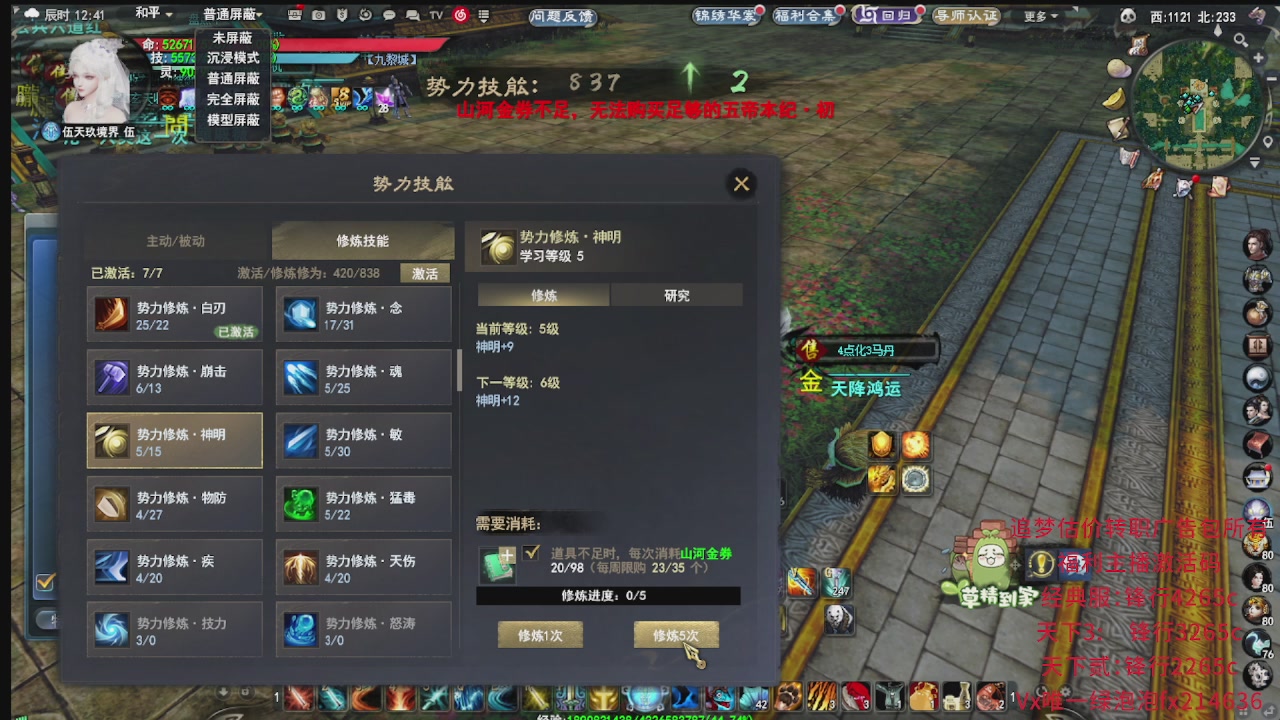
Task: Select the 势力修炼·白刃 skill icon
Action: pos(112,314)
